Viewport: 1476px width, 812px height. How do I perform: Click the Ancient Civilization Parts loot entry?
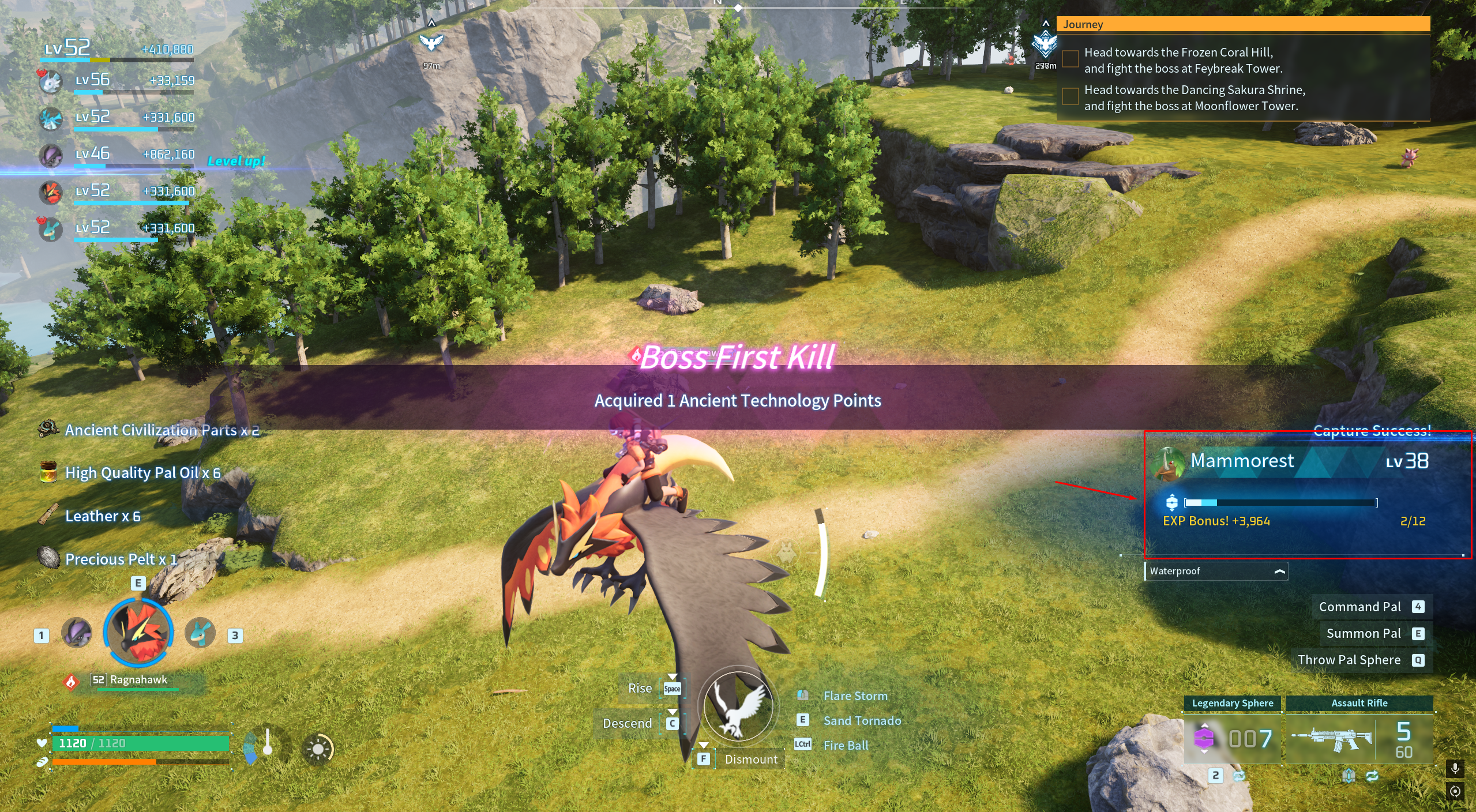pyautogui.click(x=162, y=430)
